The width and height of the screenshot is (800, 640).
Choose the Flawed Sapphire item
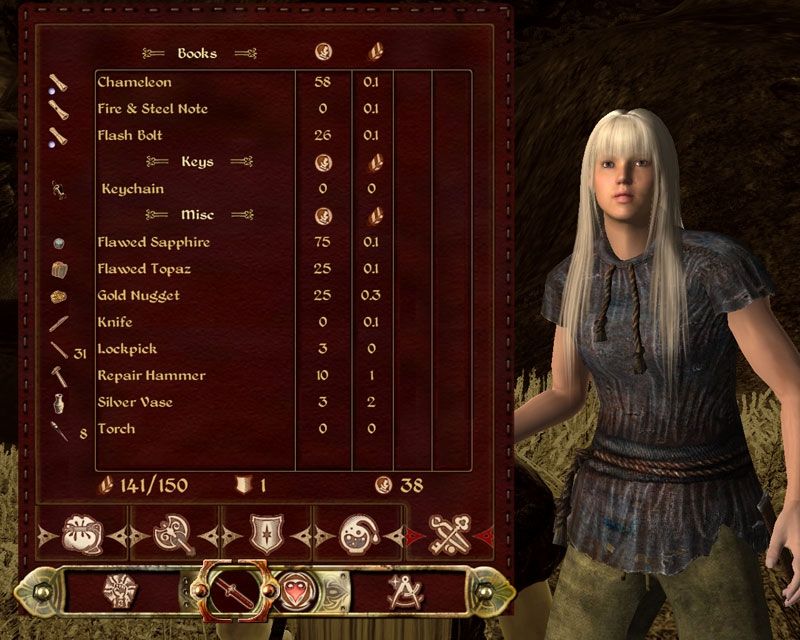[x=153, y=242]
